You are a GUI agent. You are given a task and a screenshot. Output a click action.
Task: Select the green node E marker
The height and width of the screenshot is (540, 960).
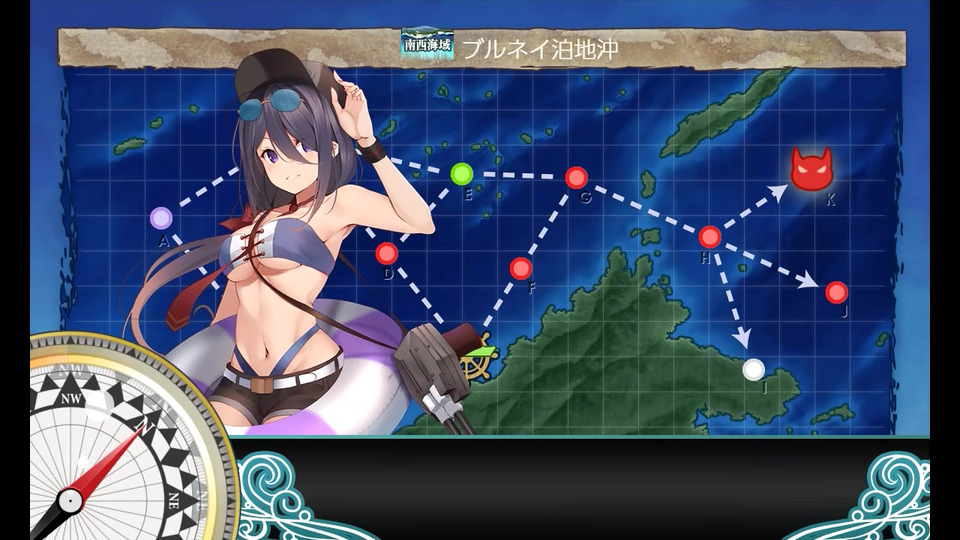461,174
